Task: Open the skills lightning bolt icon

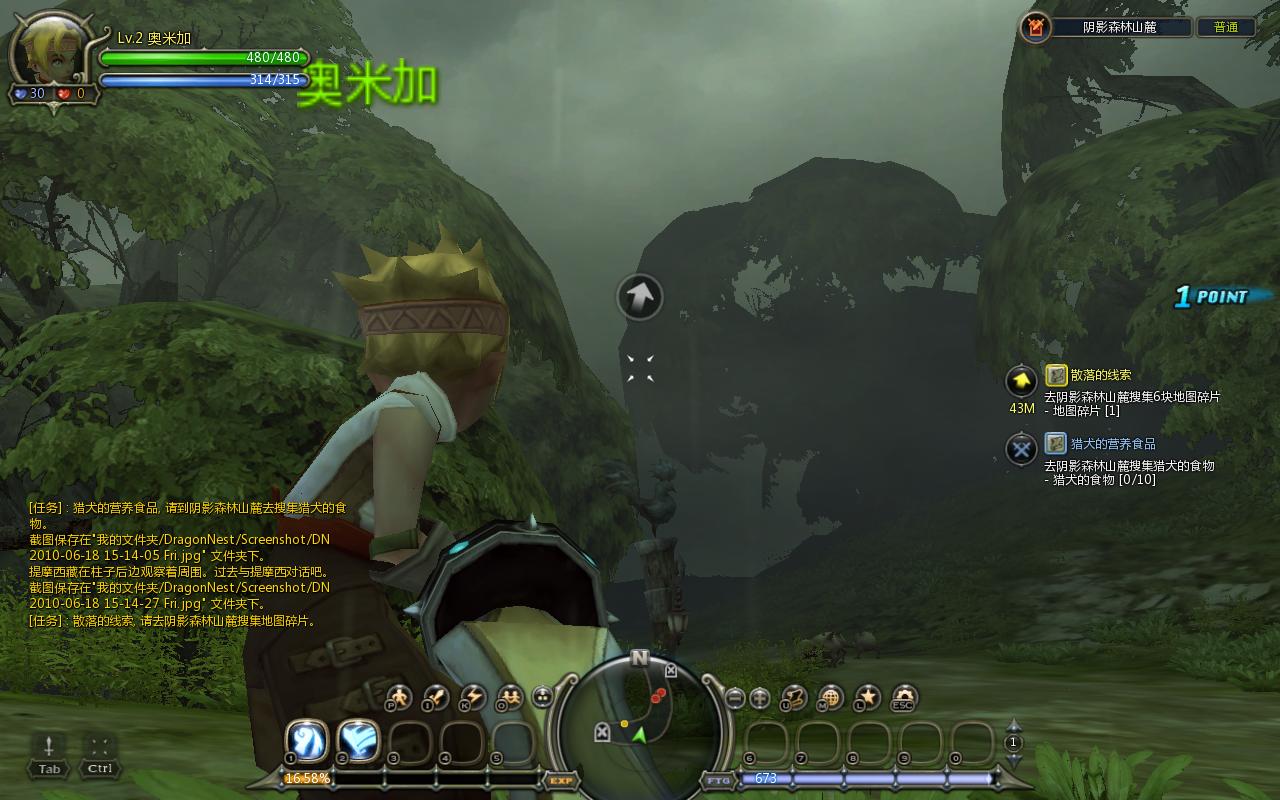Action: coord(471,697)
